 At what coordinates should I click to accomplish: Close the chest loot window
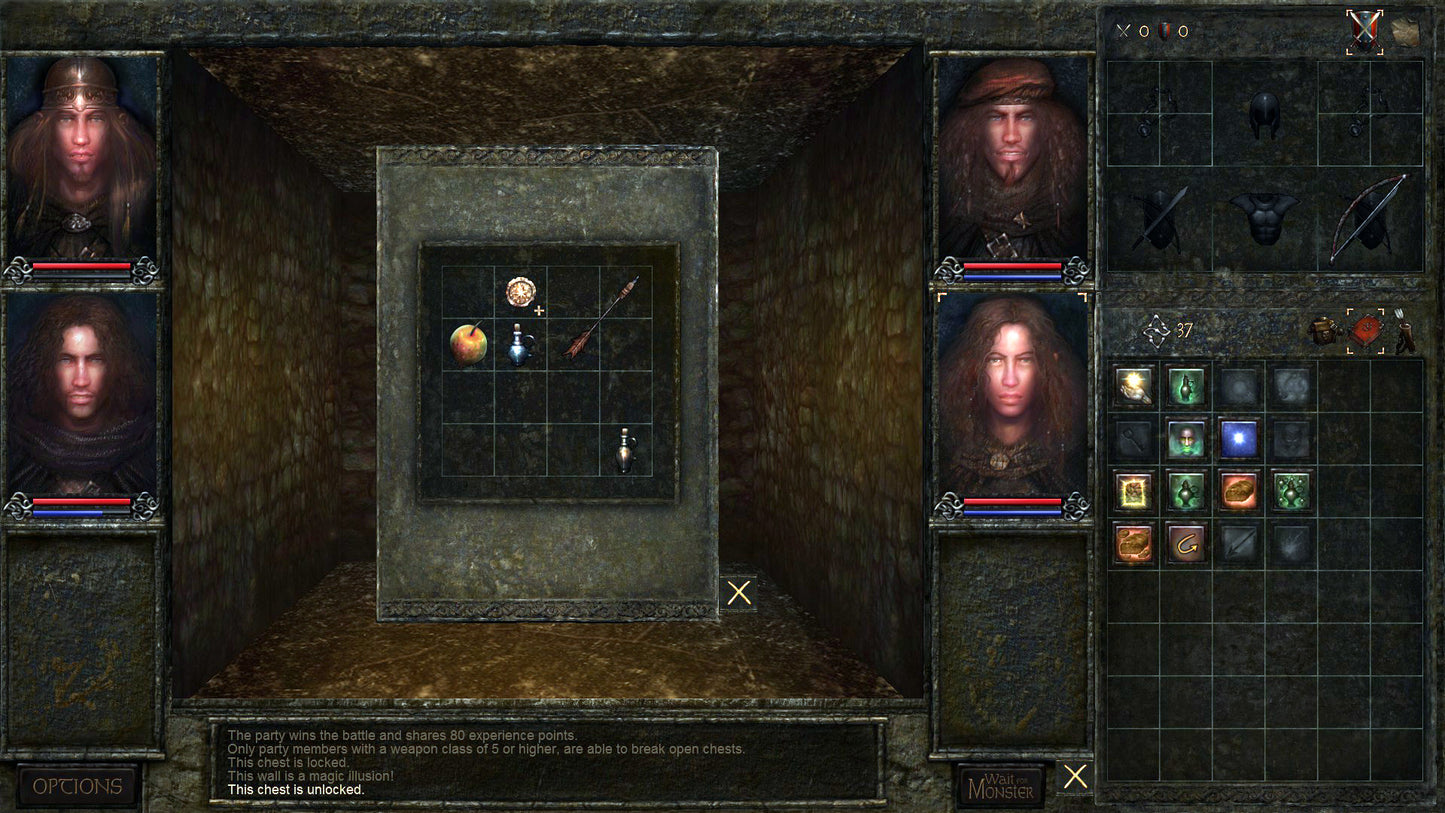point(739,592)
